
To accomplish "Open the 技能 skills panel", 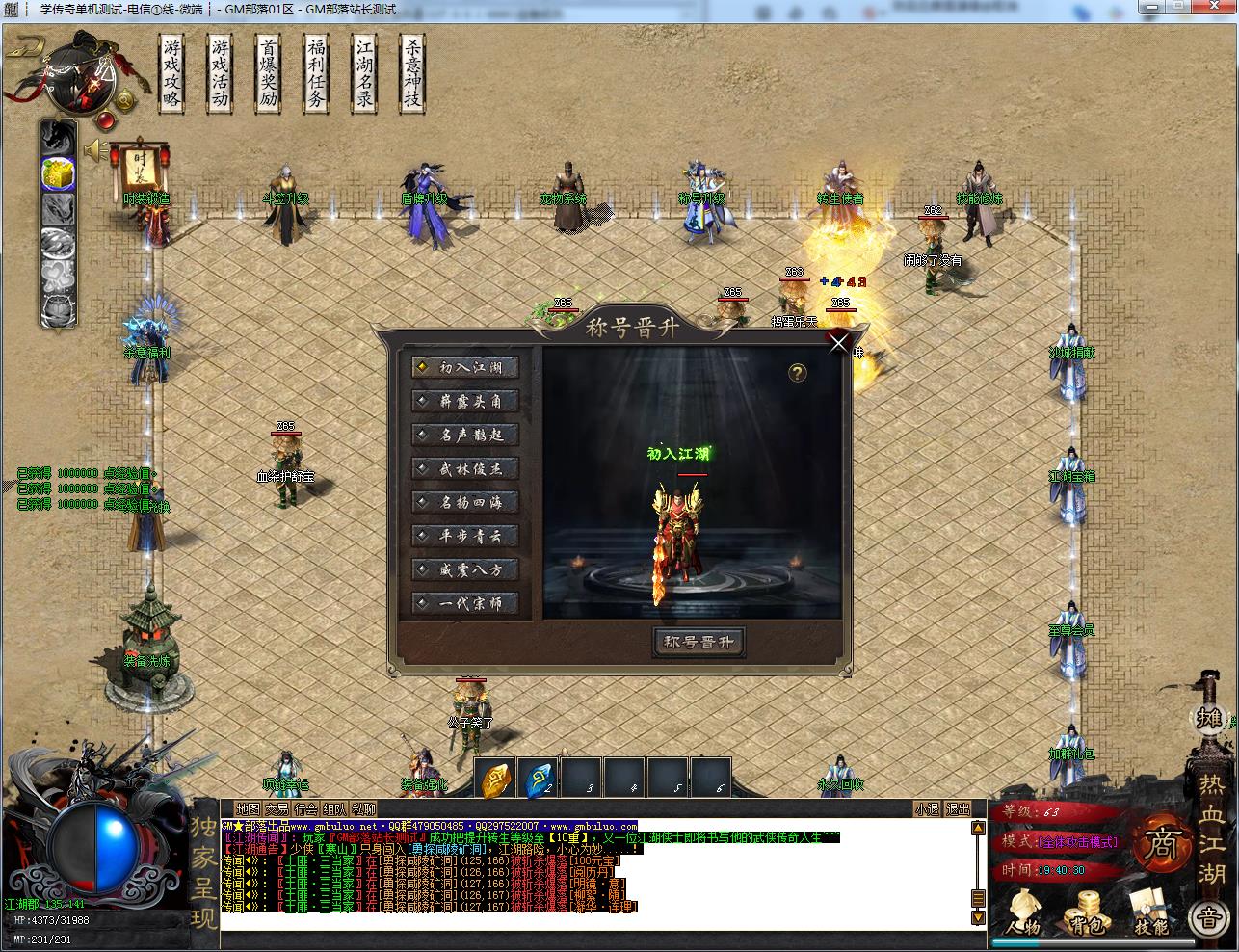I will pyautogui.click(x=1150, y=912).
